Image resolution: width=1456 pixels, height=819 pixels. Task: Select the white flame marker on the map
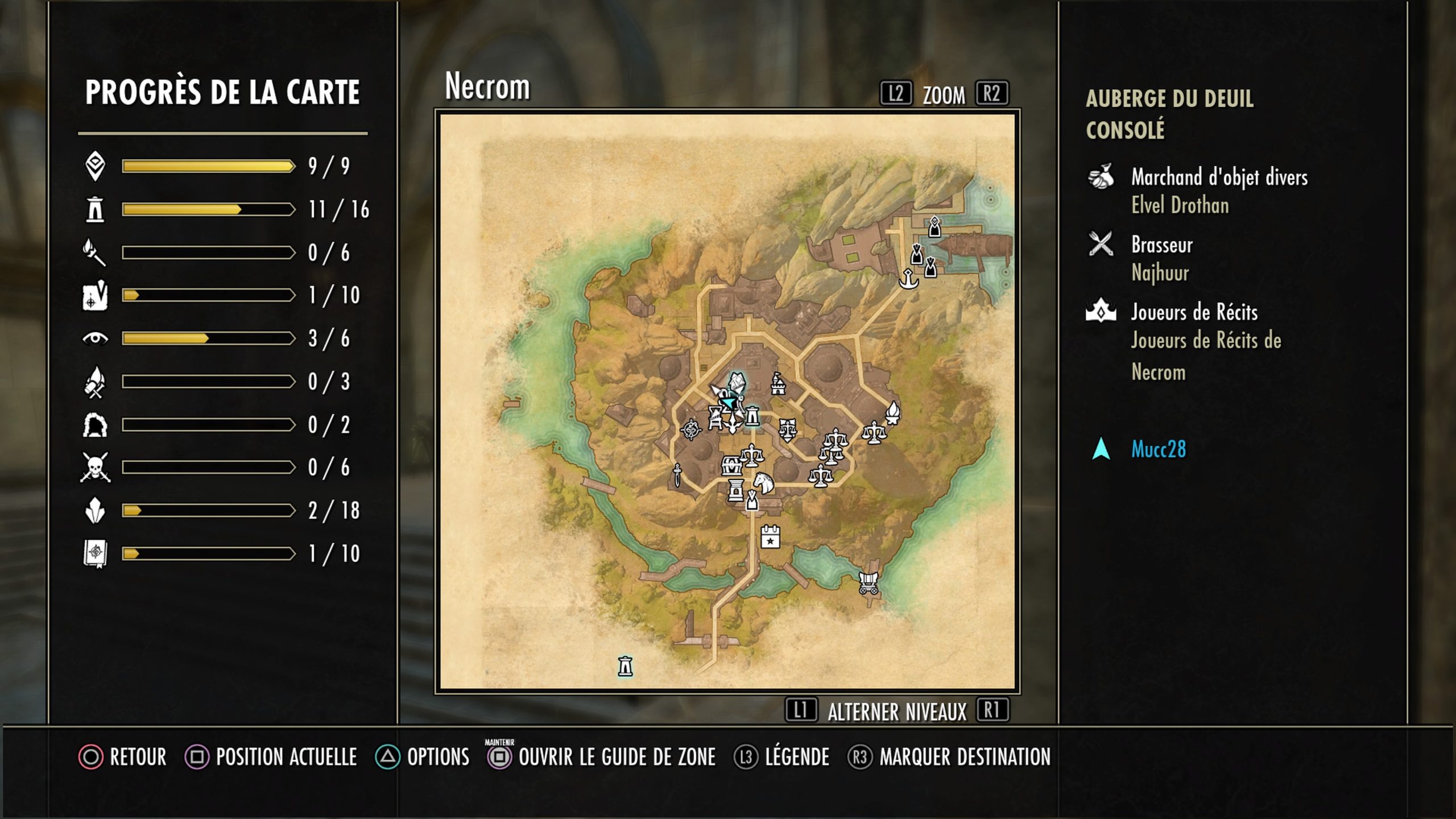point(893,412)
